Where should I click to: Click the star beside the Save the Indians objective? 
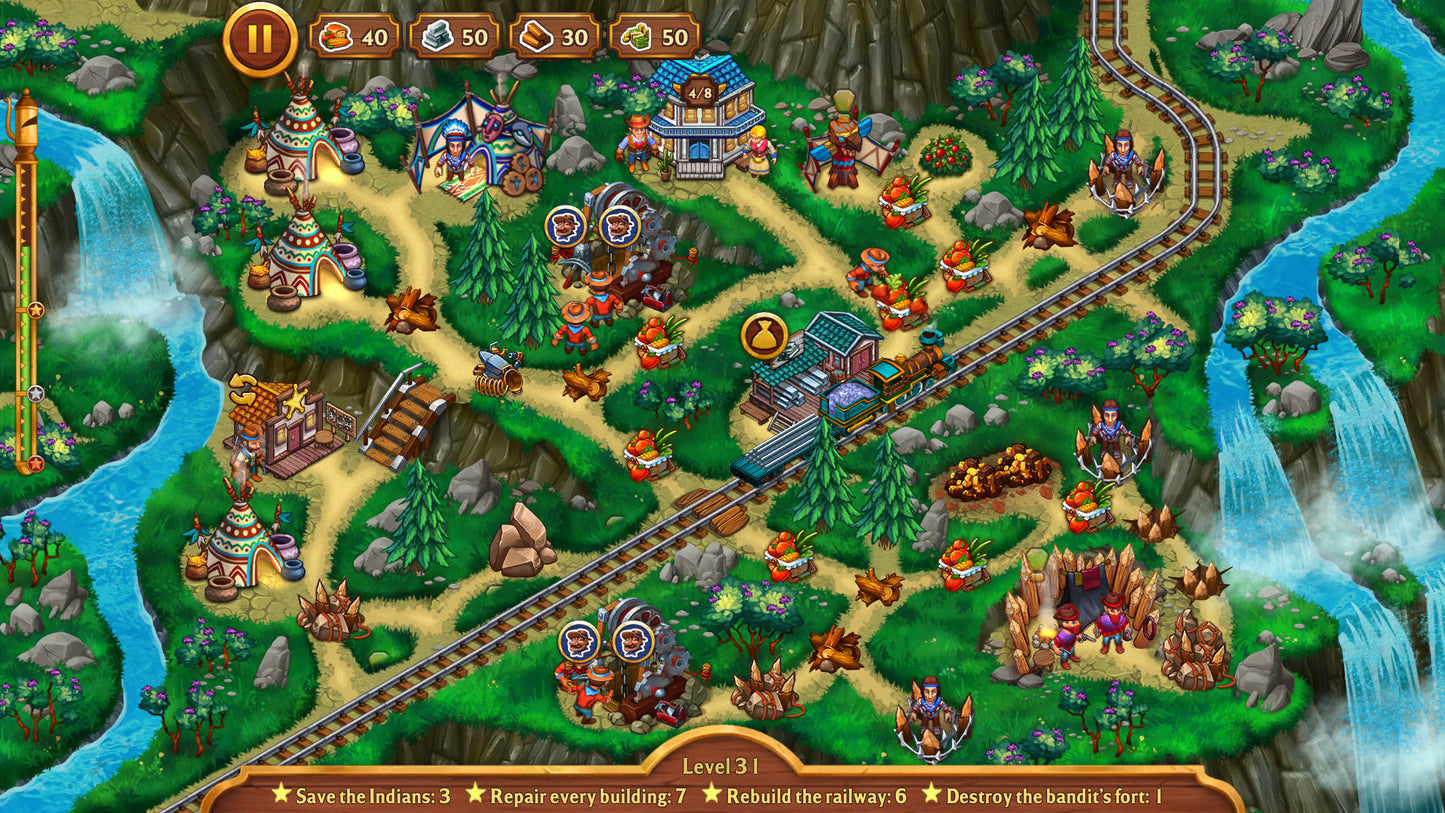click(x=282, y=796)
